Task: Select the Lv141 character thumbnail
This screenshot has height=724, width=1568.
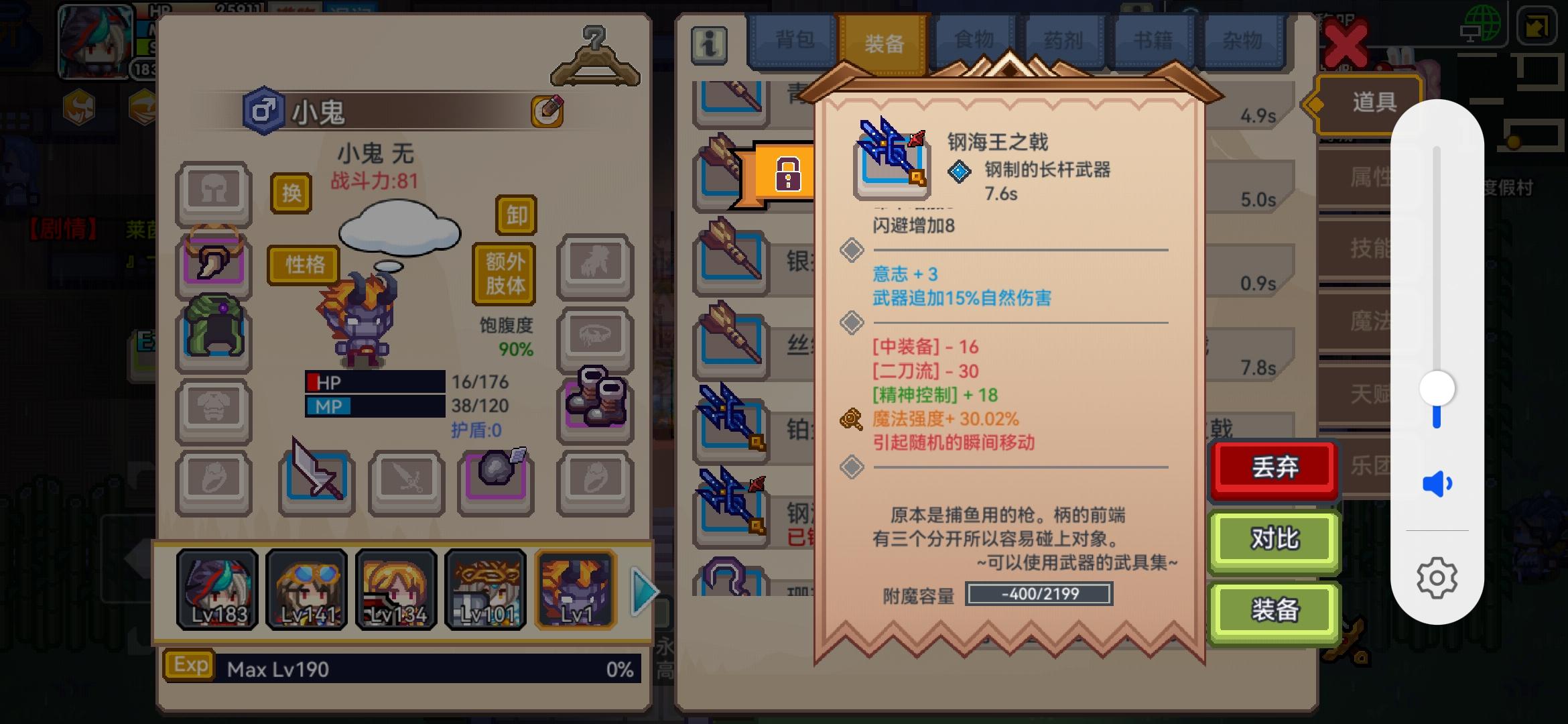Action: [x=306, y=589]
